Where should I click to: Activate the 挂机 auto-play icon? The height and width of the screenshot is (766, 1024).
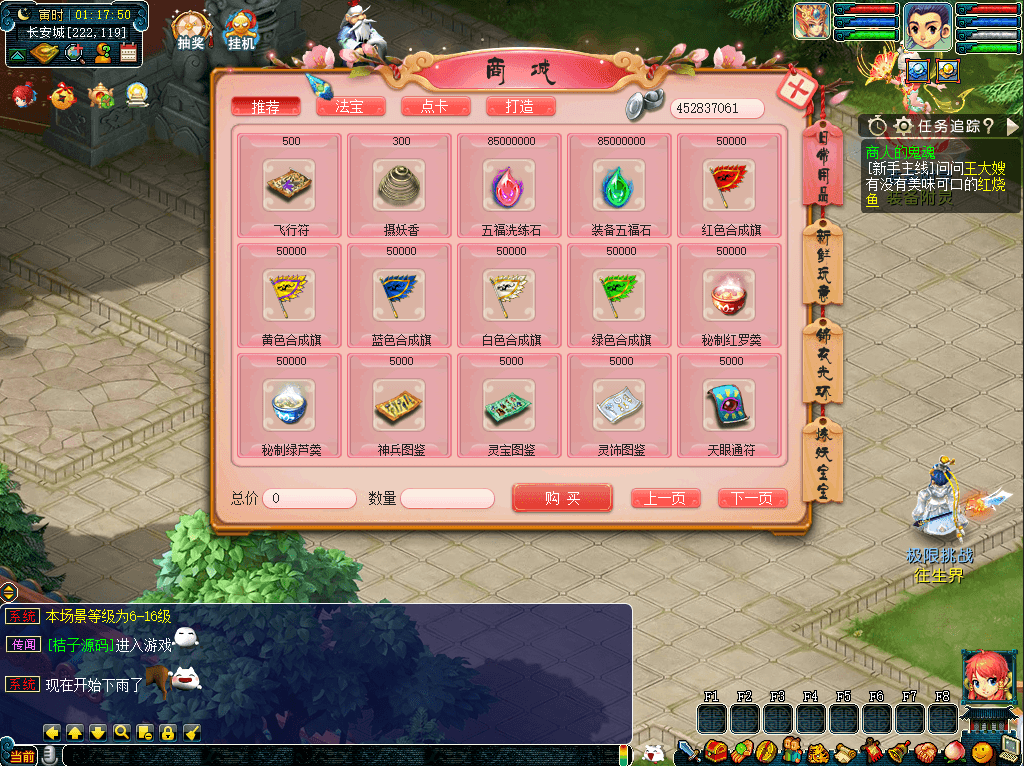point(241,30)
